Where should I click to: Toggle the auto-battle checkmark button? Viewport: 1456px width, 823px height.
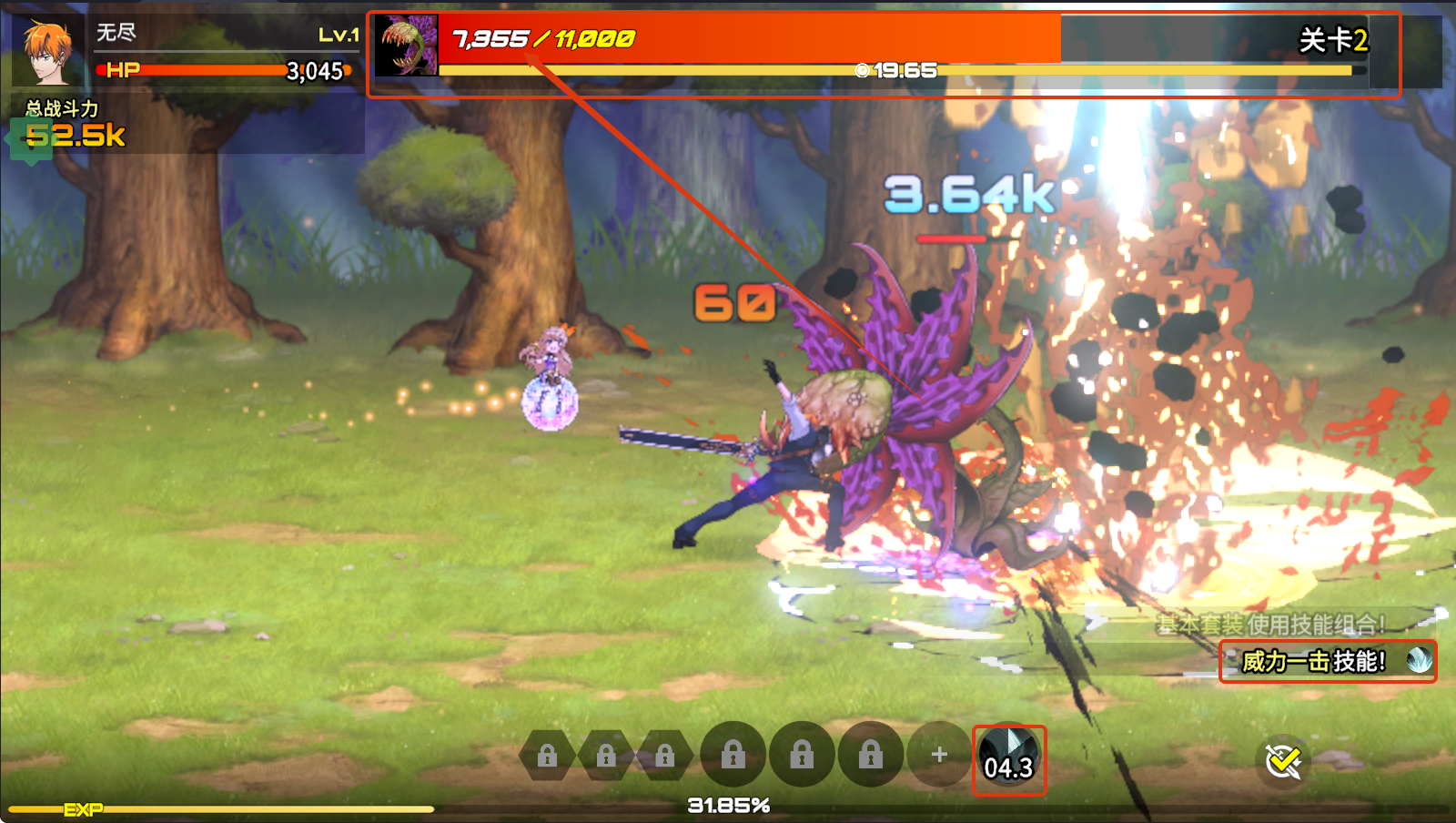(x=1283, y=761)
